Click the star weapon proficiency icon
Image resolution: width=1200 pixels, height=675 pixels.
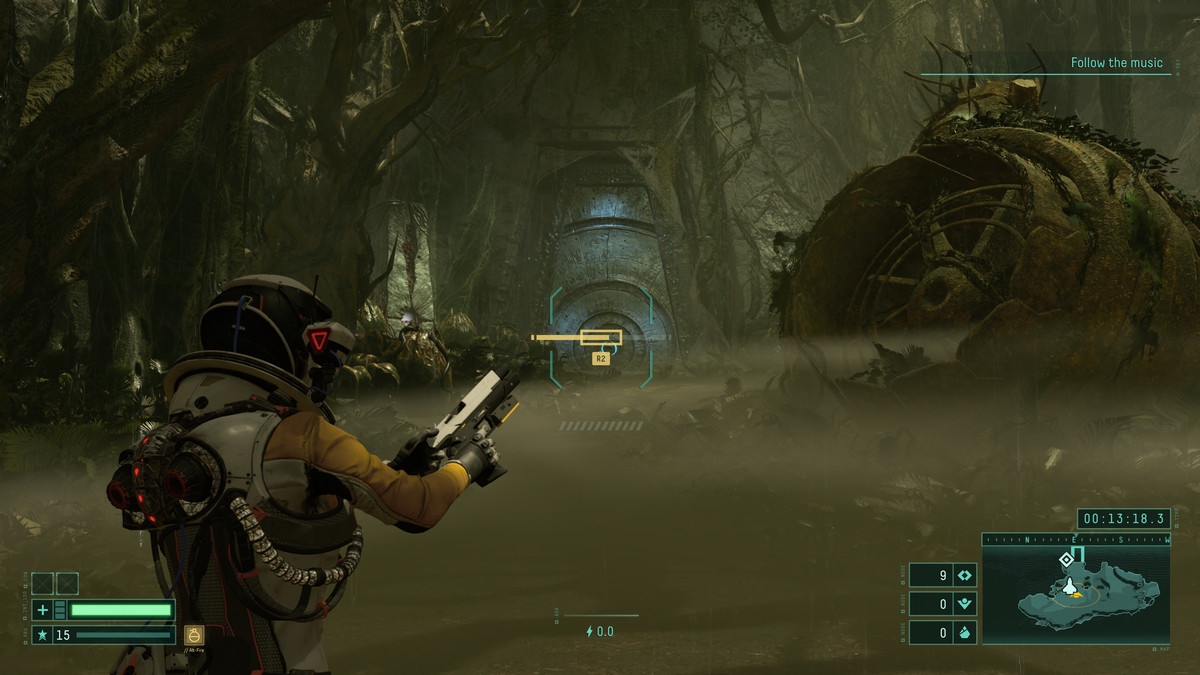tap(42, 635)
